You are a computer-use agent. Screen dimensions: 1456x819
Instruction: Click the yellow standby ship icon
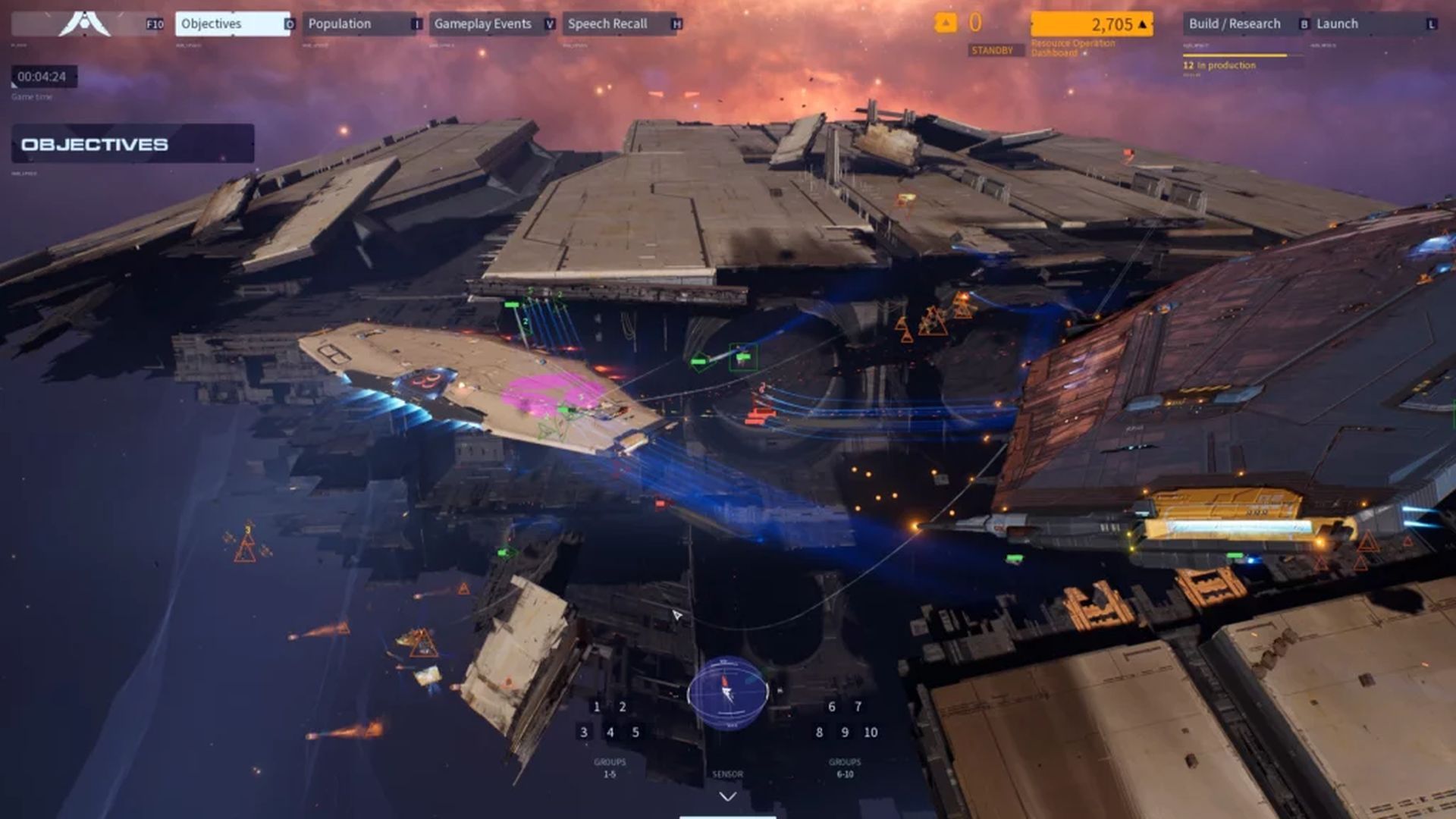[x=944, y=24]
